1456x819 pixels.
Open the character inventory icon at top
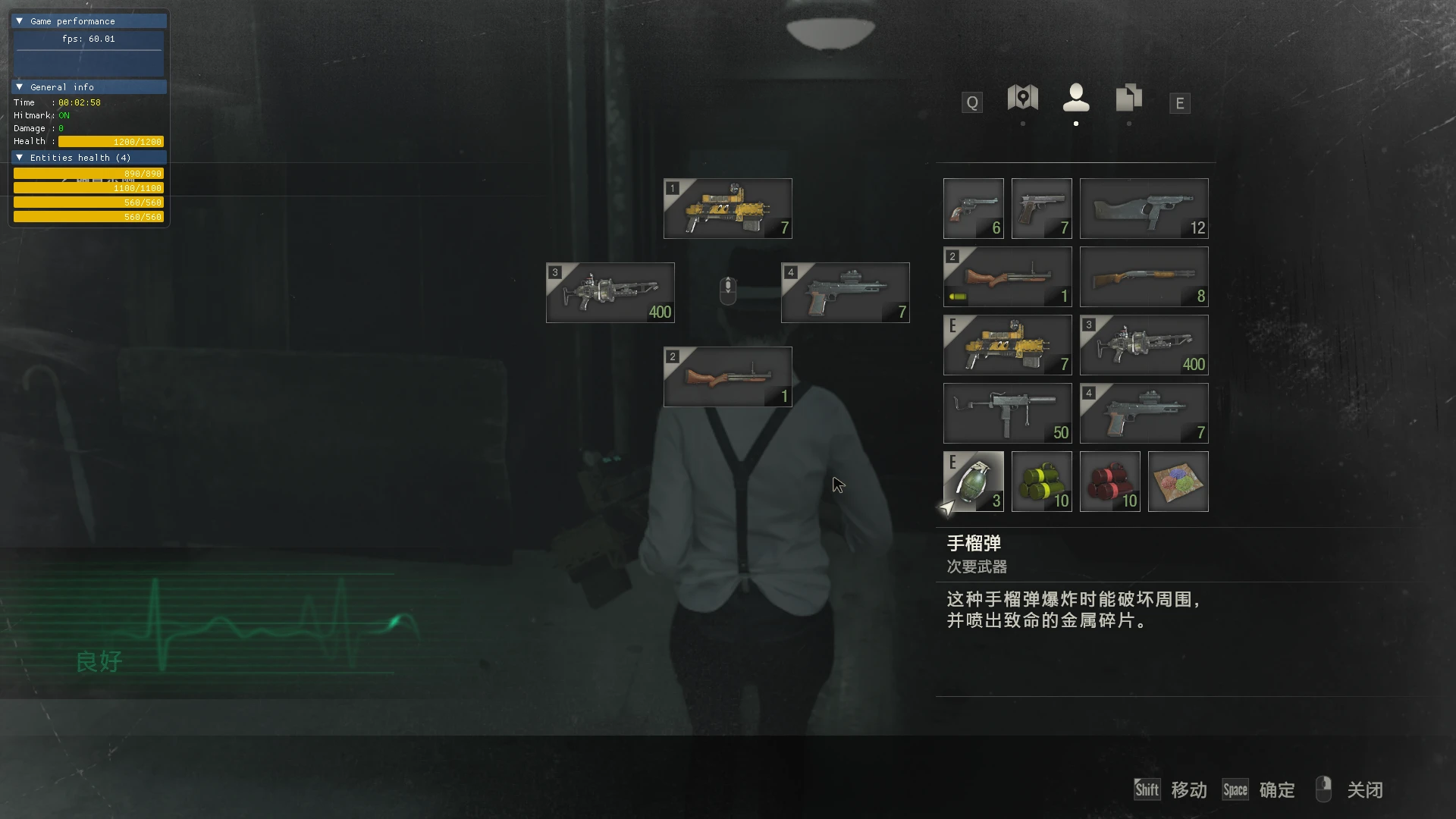(1076, 99)
